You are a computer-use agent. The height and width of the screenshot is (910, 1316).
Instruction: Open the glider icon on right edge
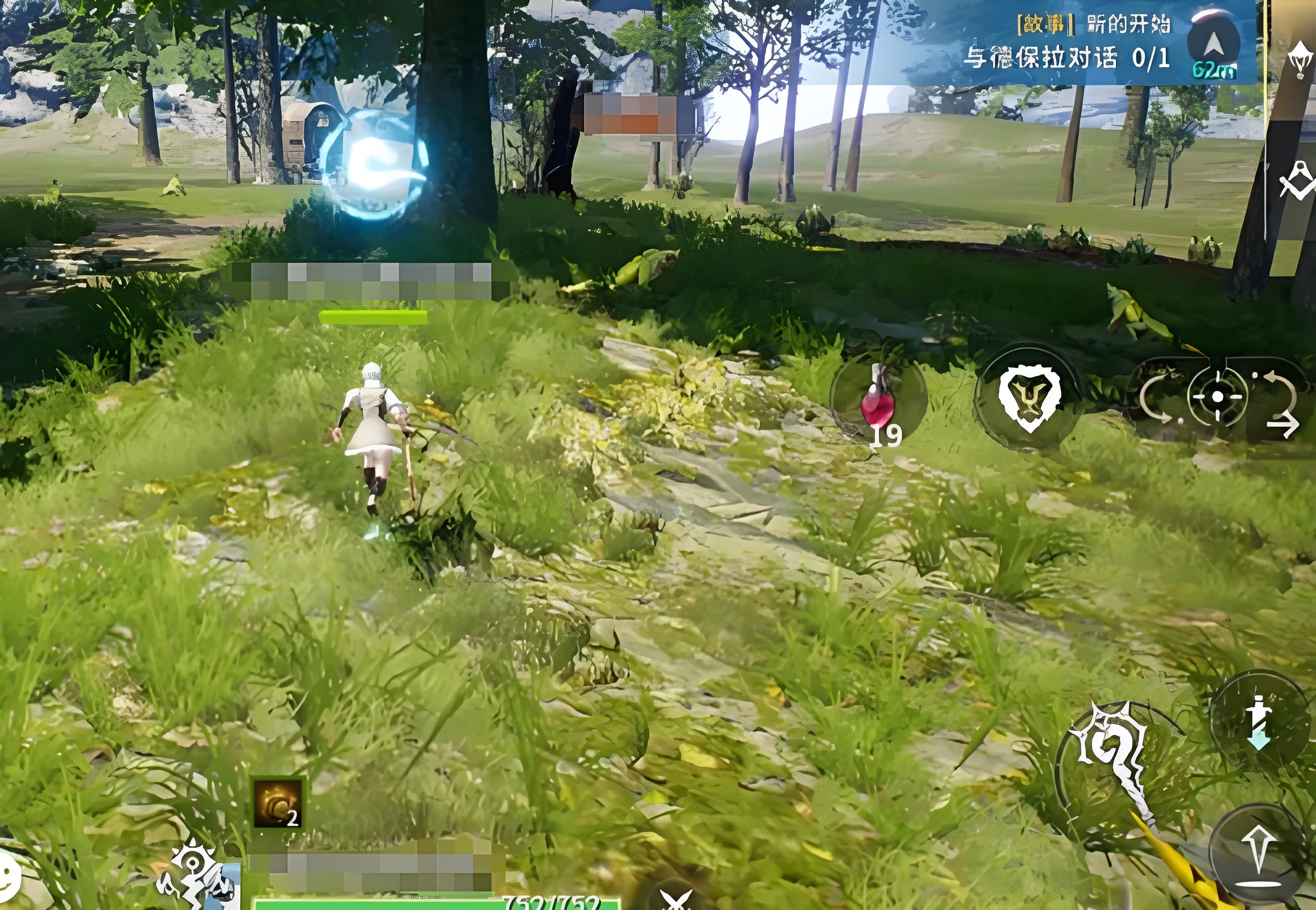pyautogui.click(x=1301, y=60)
